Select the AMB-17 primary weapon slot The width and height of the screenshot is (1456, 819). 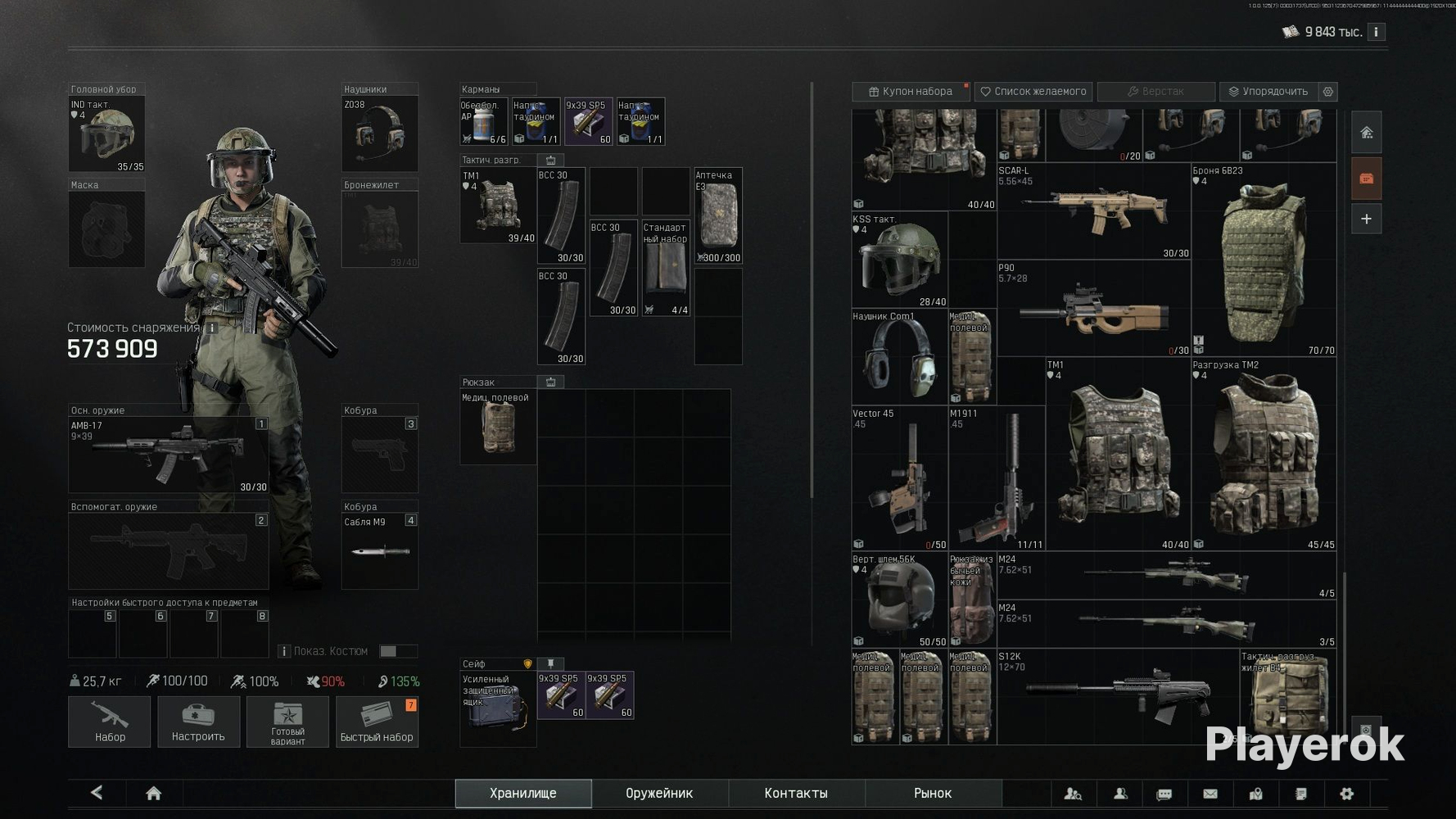point(168,455)
